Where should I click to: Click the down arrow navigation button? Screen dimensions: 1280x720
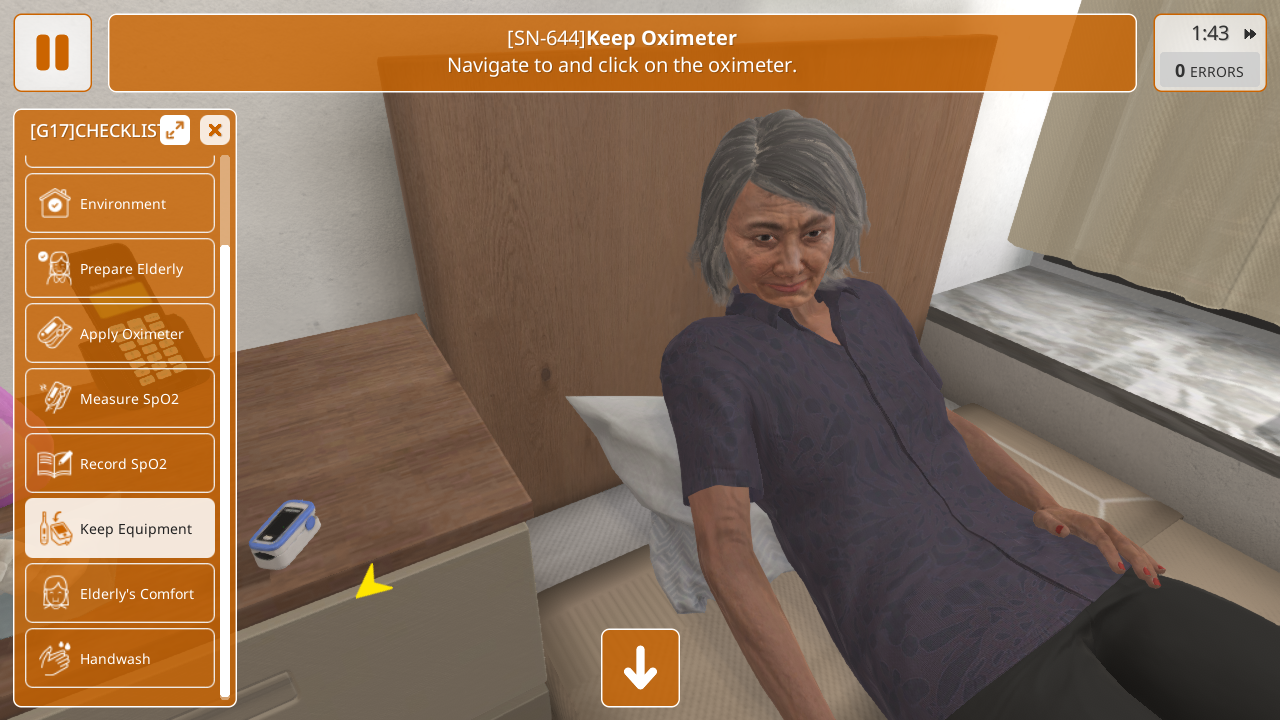tap(640, 668)
